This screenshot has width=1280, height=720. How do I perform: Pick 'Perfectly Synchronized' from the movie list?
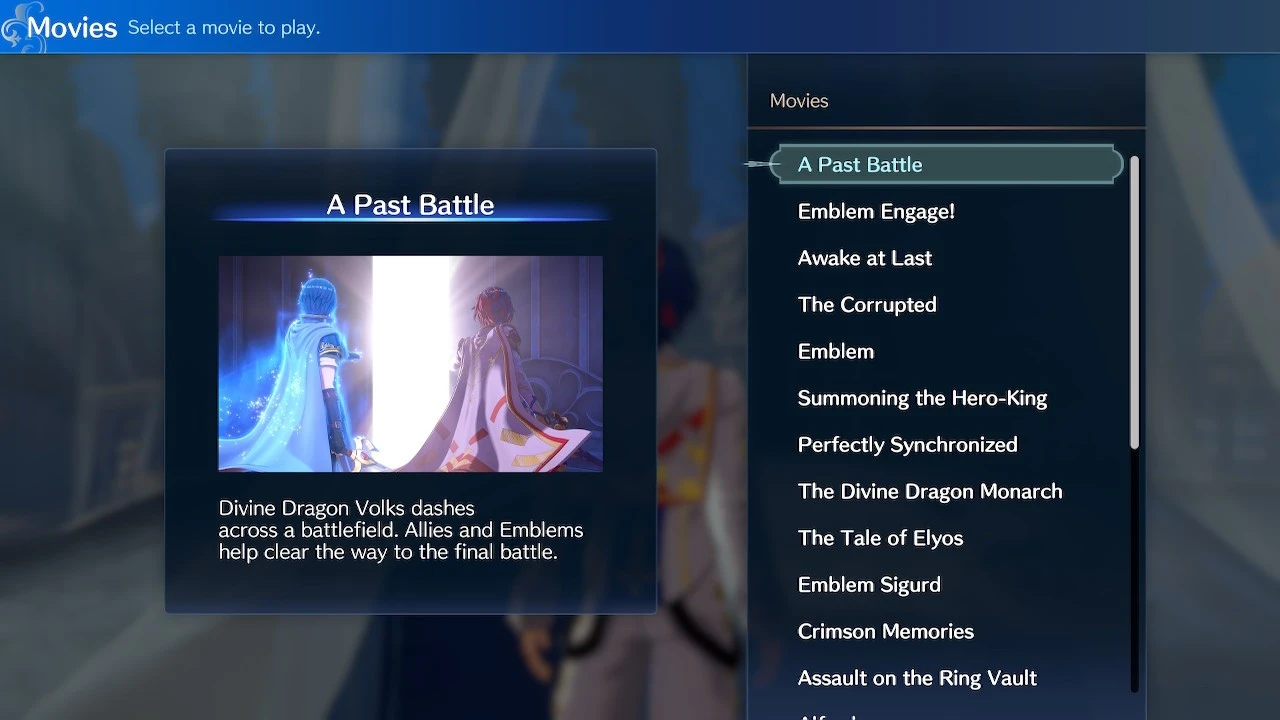click(908, 444)
